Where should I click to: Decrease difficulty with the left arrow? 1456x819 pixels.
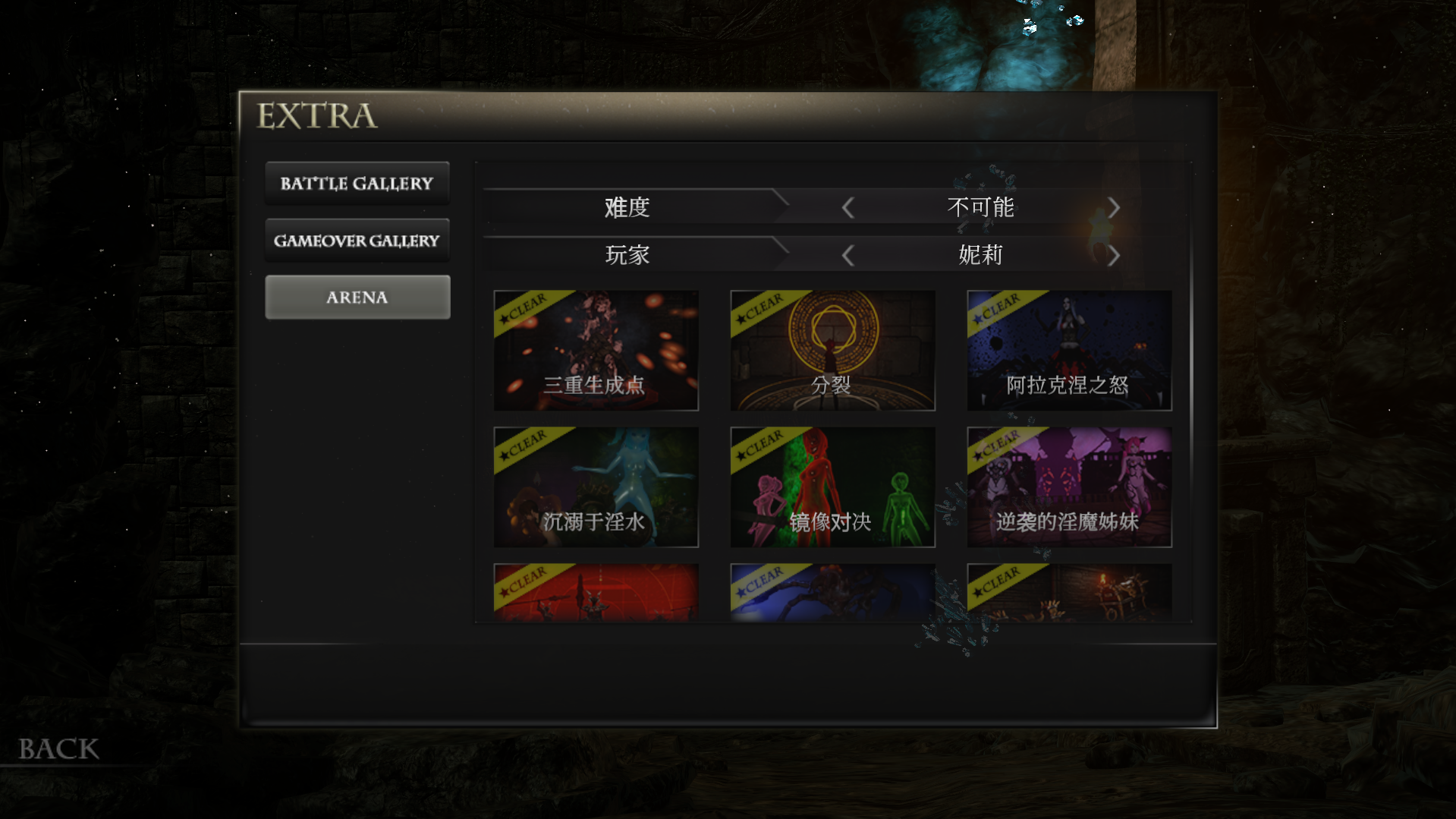pyautogui.click(x=848, y=208)
